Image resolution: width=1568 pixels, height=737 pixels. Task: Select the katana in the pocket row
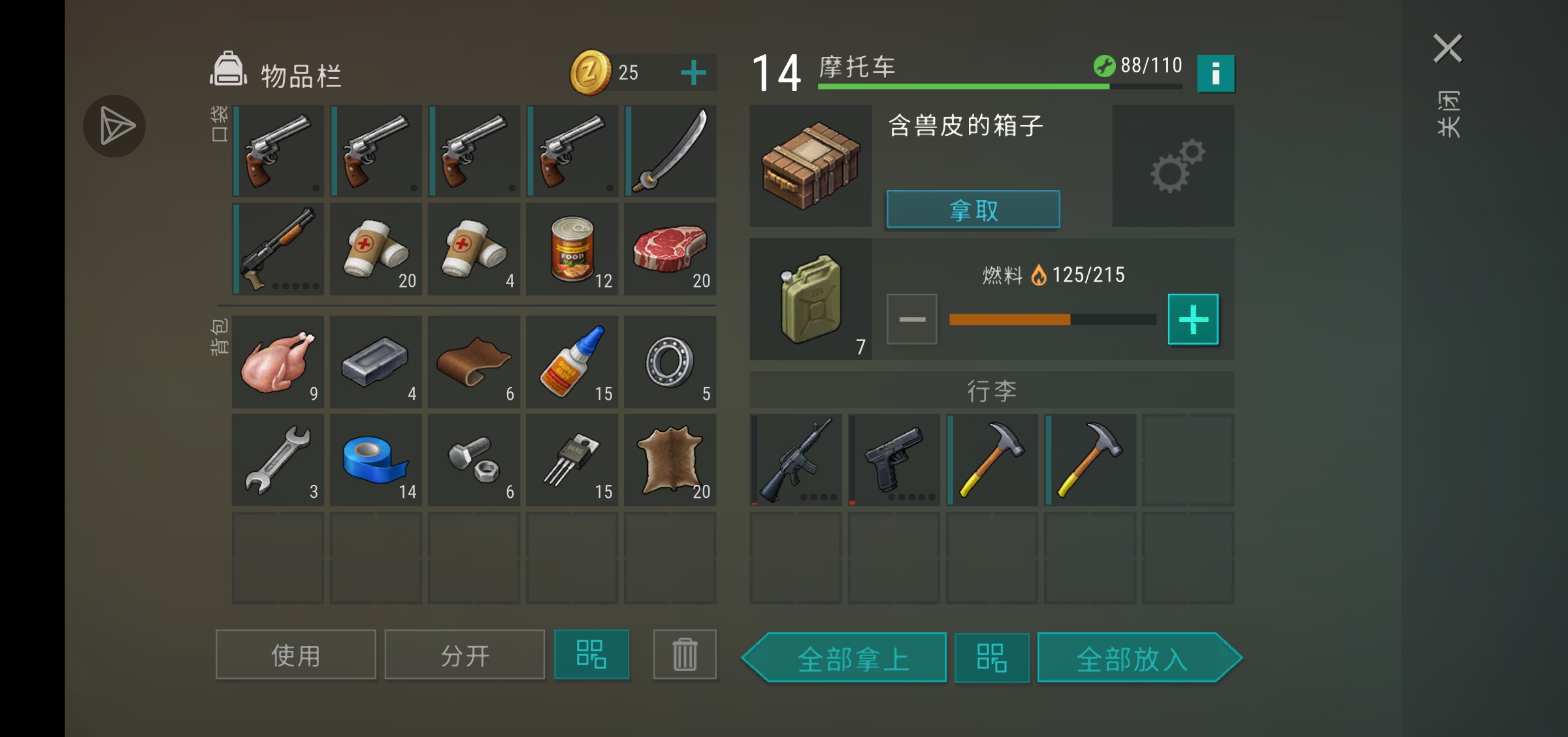pyautogui.click(x=670, y=151)
